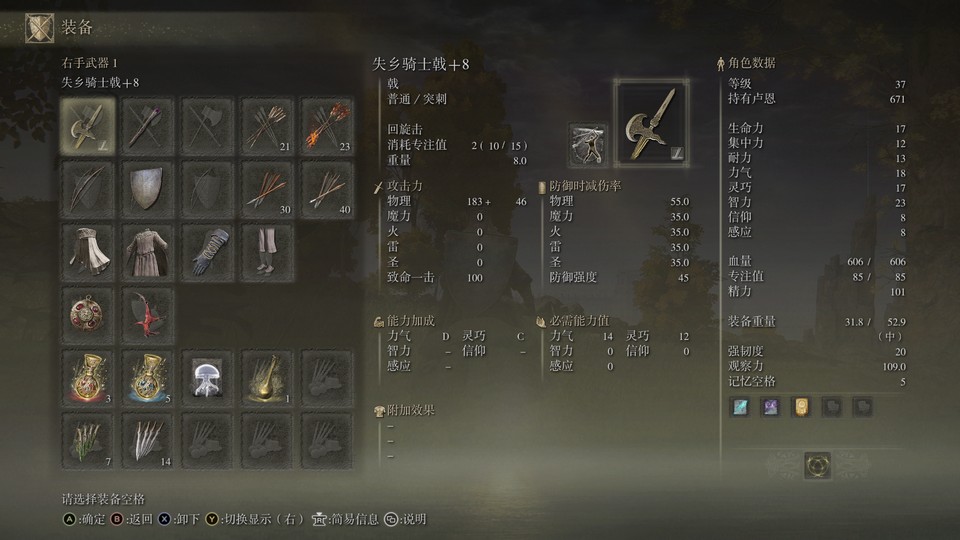
Task: Open the red feathered talisman slot
Action: pyautogui.click(x=148, y=315)
